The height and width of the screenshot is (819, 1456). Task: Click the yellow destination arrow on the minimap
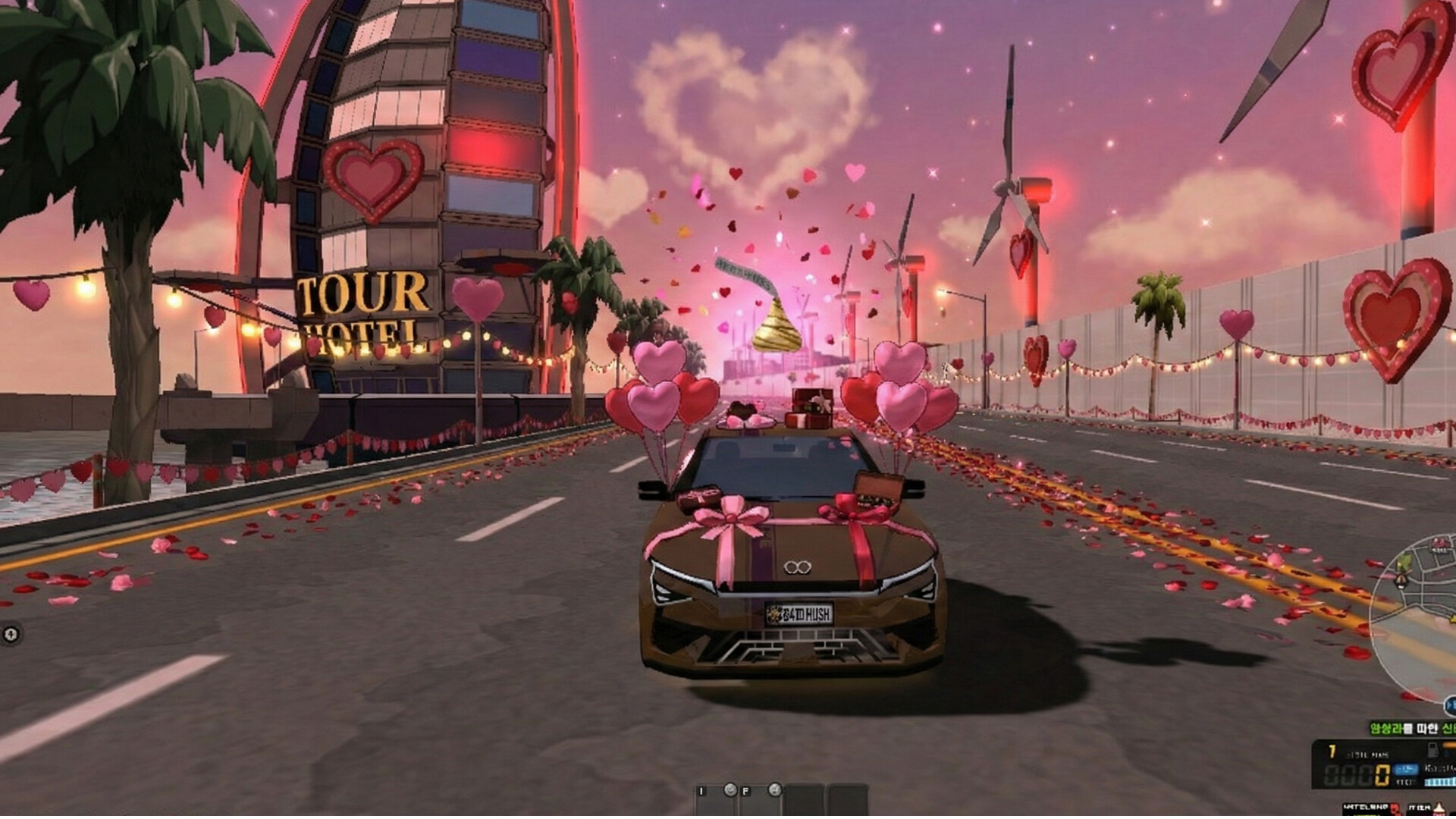pos(1451,620)
